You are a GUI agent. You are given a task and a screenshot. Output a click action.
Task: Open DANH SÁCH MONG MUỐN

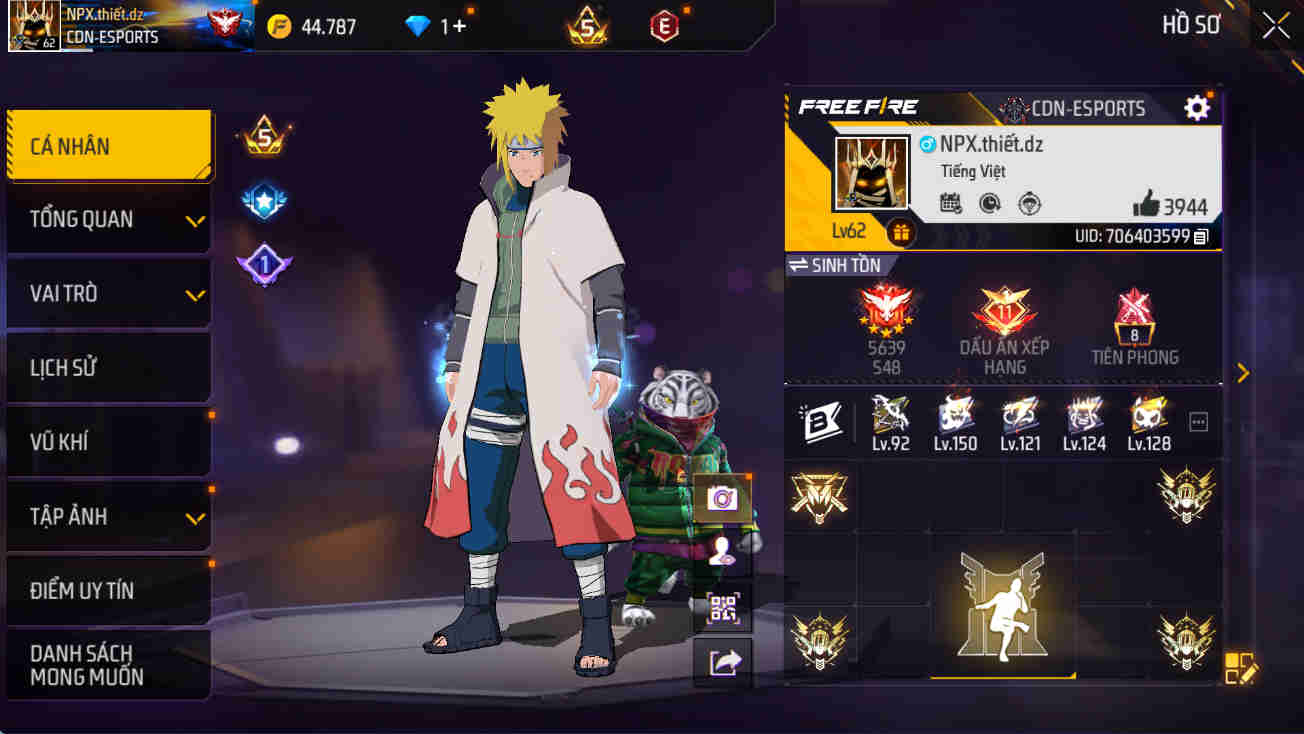(x=109, y=664)
